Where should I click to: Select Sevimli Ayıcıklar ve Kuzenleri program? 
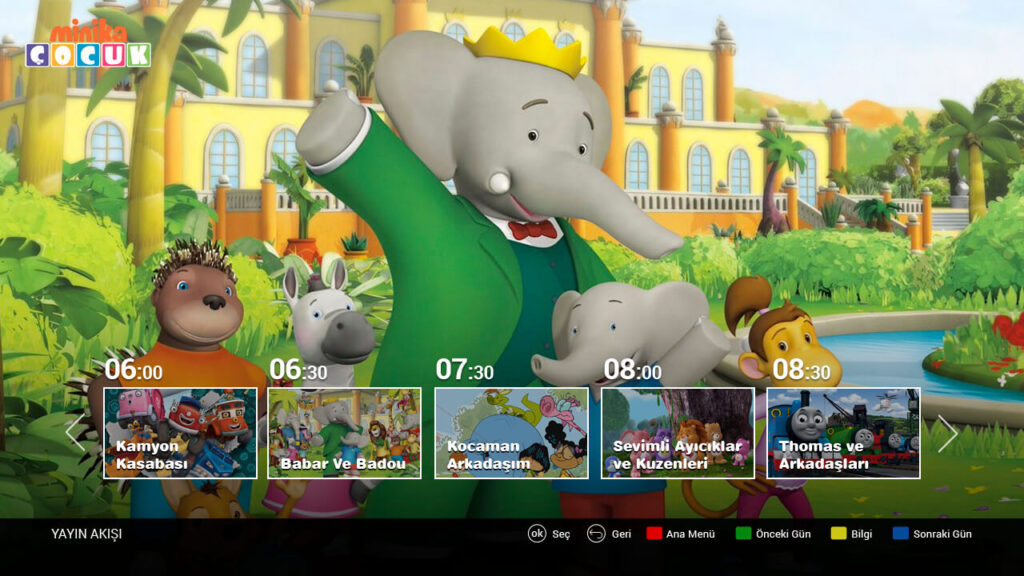677,433
